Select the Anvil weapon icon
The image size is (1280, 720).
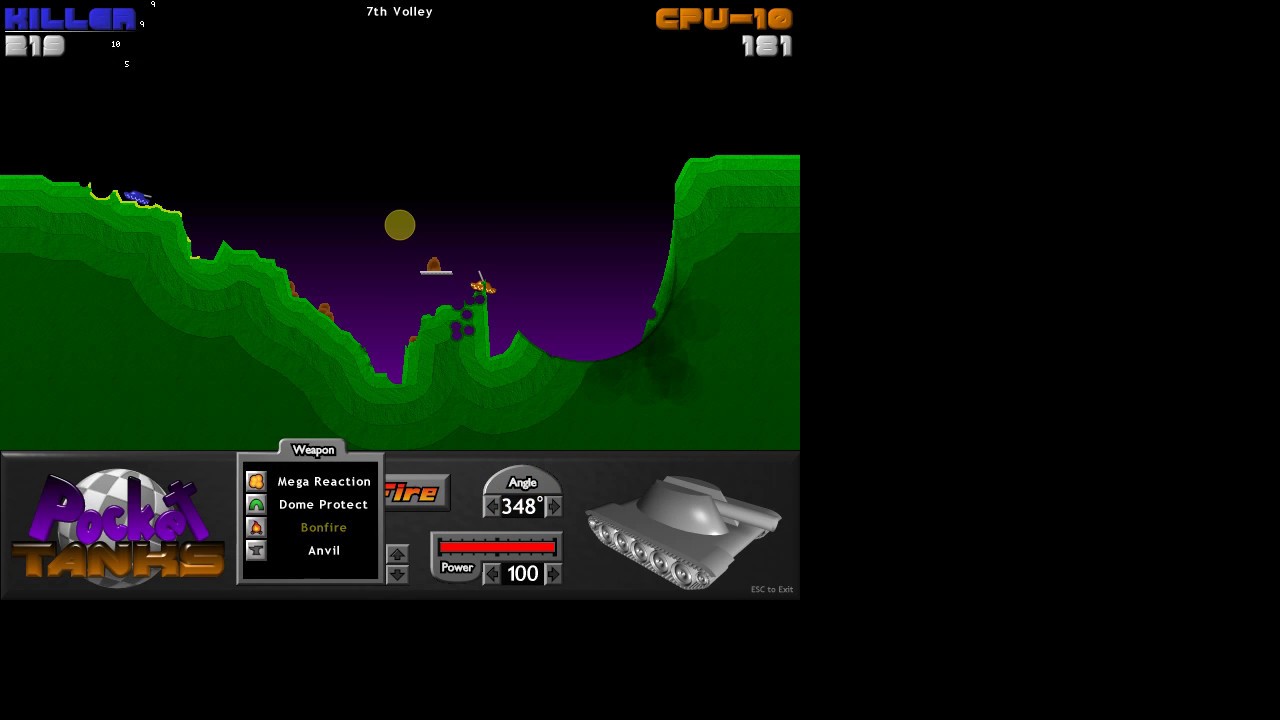(x=257, y=550)
